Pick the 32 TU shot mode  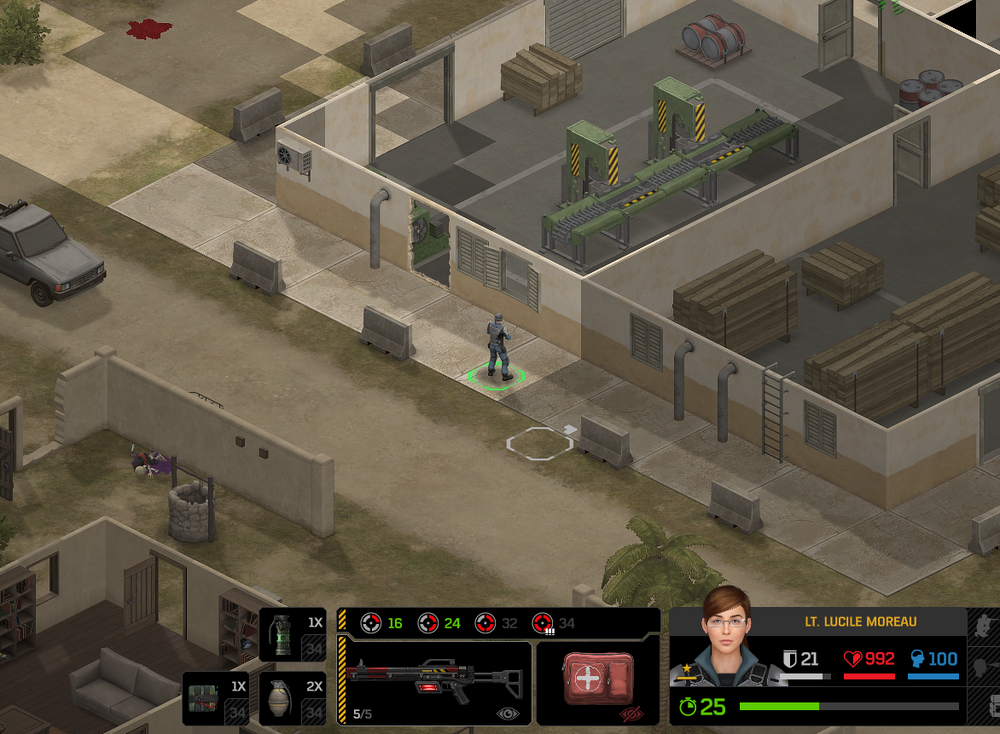pyautogui.click(x=496, y=623)
